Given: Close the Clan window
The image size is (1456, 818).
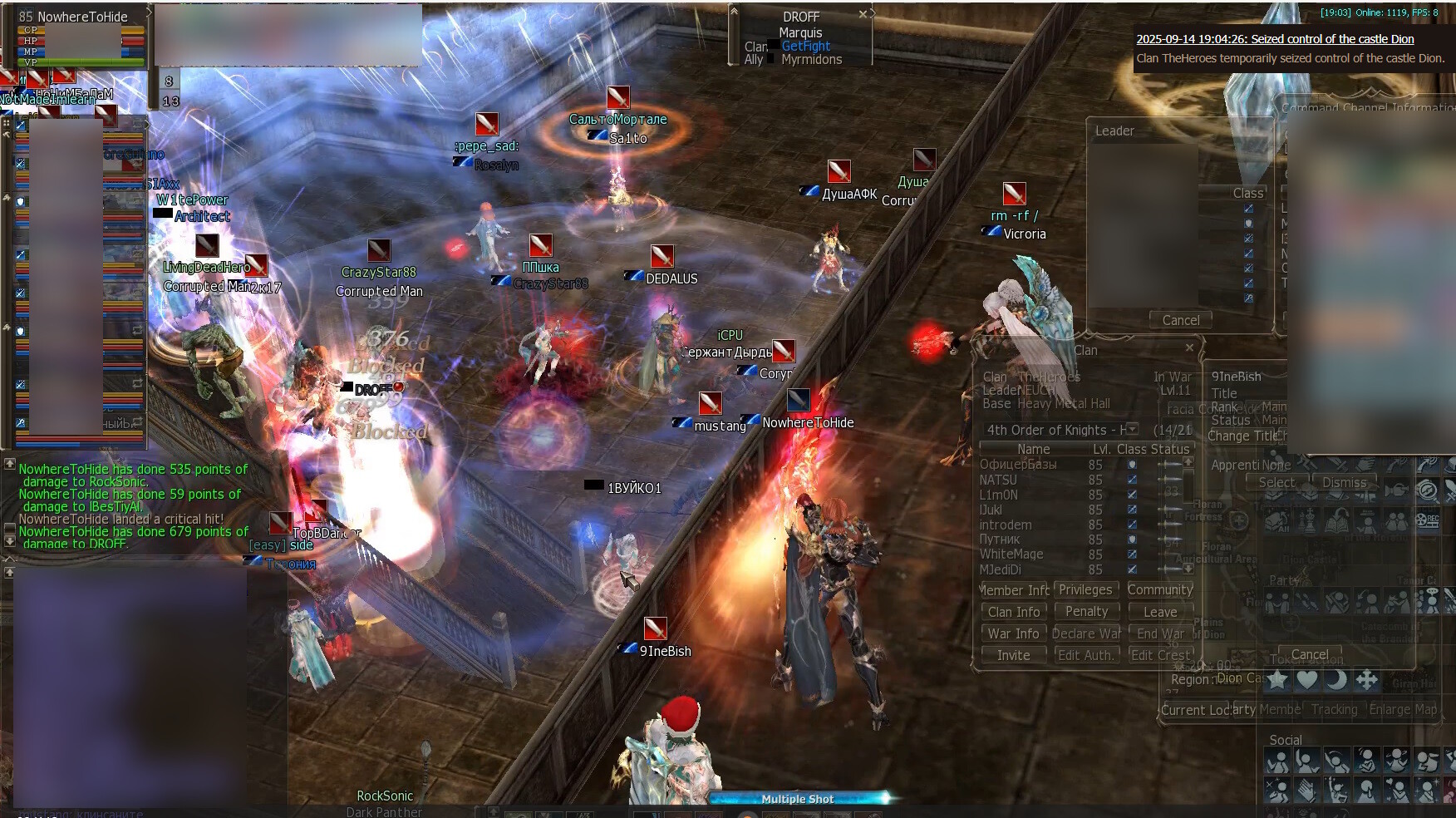Looking at the screenshot, I should pos(1189,347).
